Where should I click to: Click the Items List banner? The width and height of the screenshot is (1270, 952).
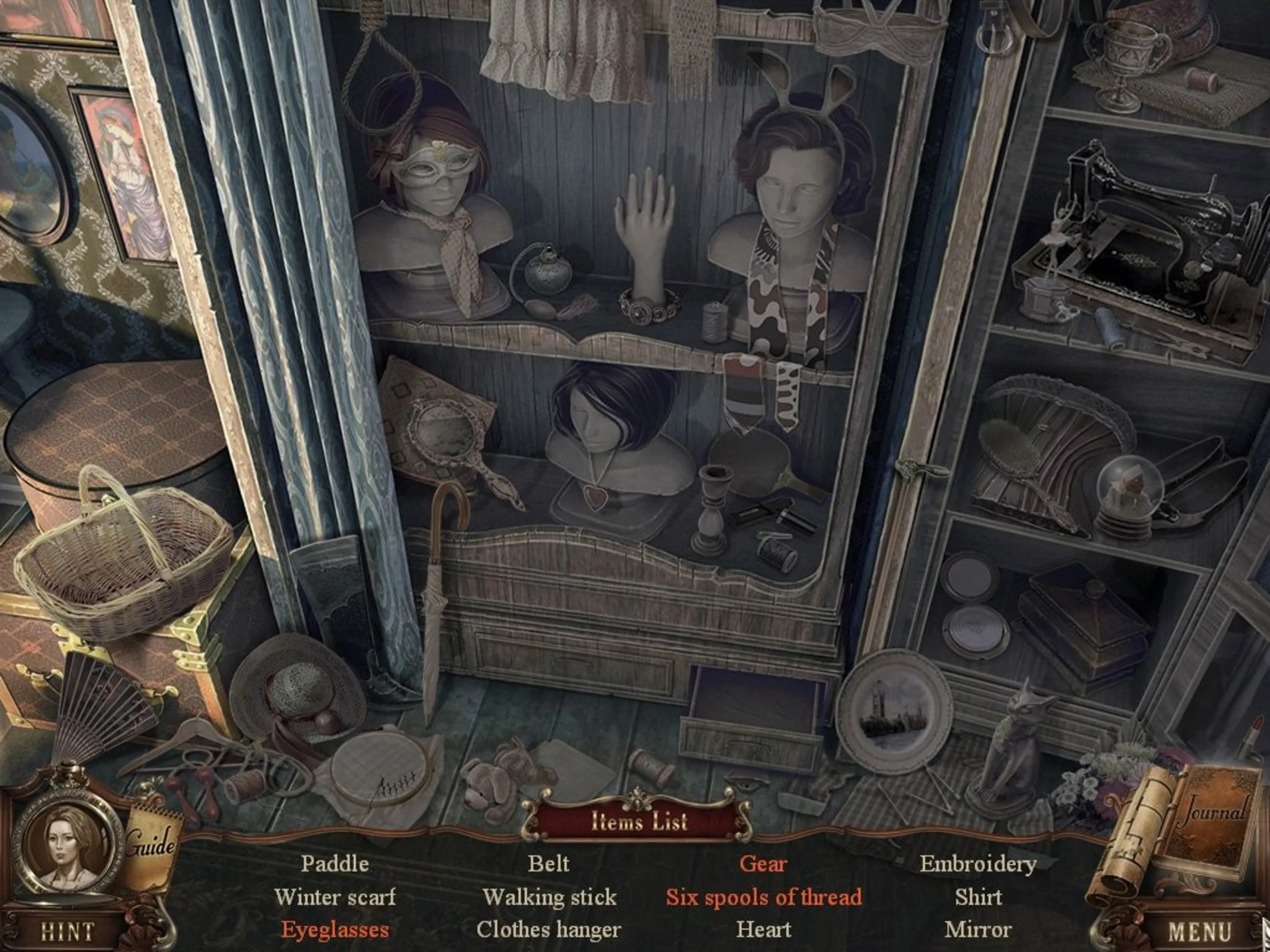[639, 821]
